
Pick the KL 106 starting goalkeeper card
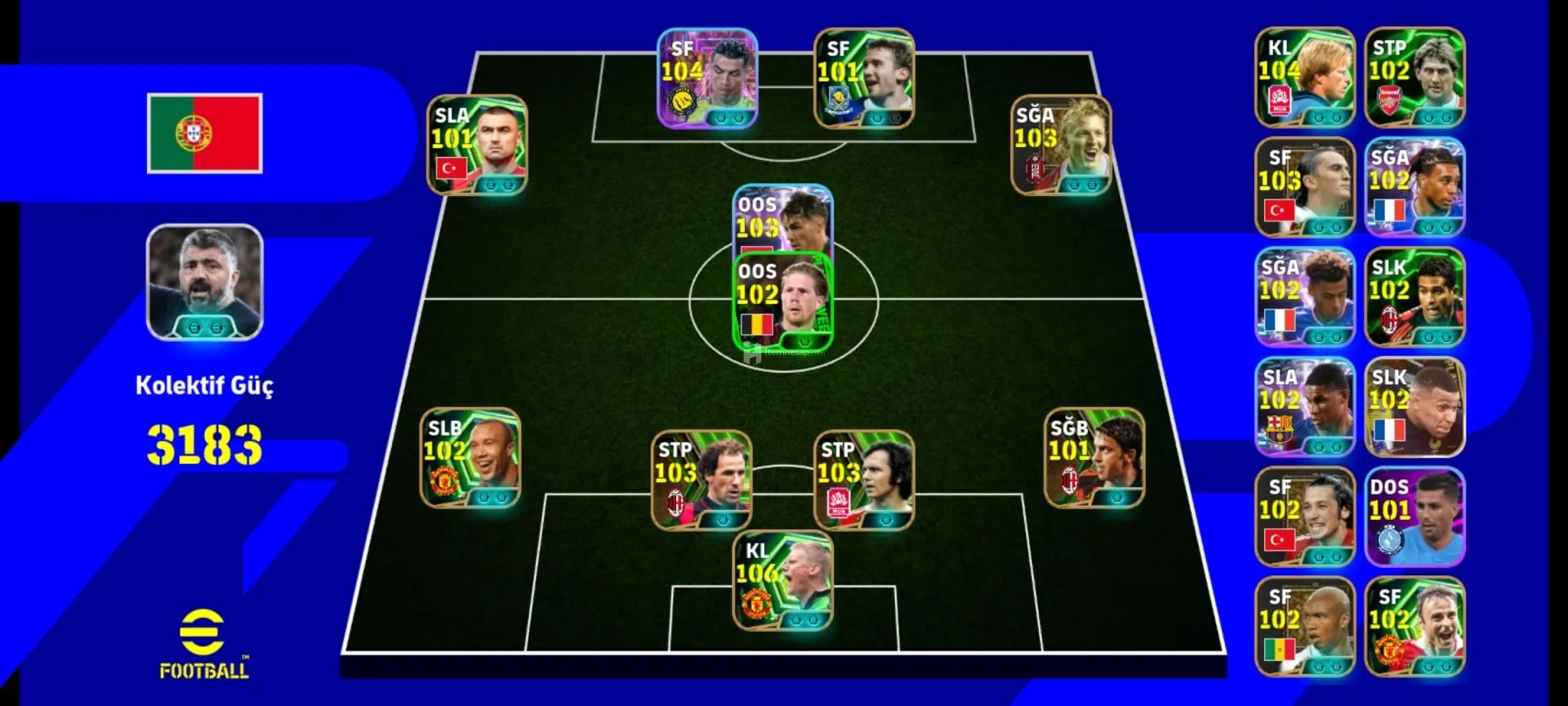(782, 582)
